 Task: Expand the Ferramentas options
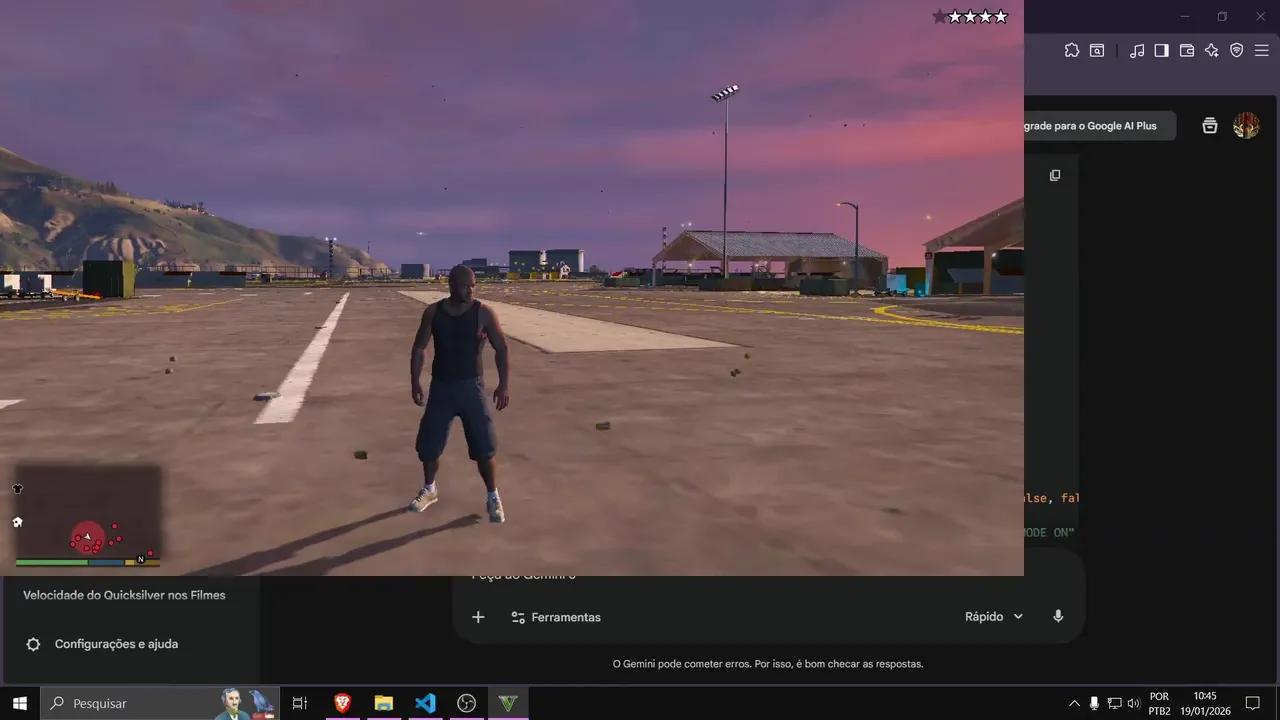pos(556,617)
